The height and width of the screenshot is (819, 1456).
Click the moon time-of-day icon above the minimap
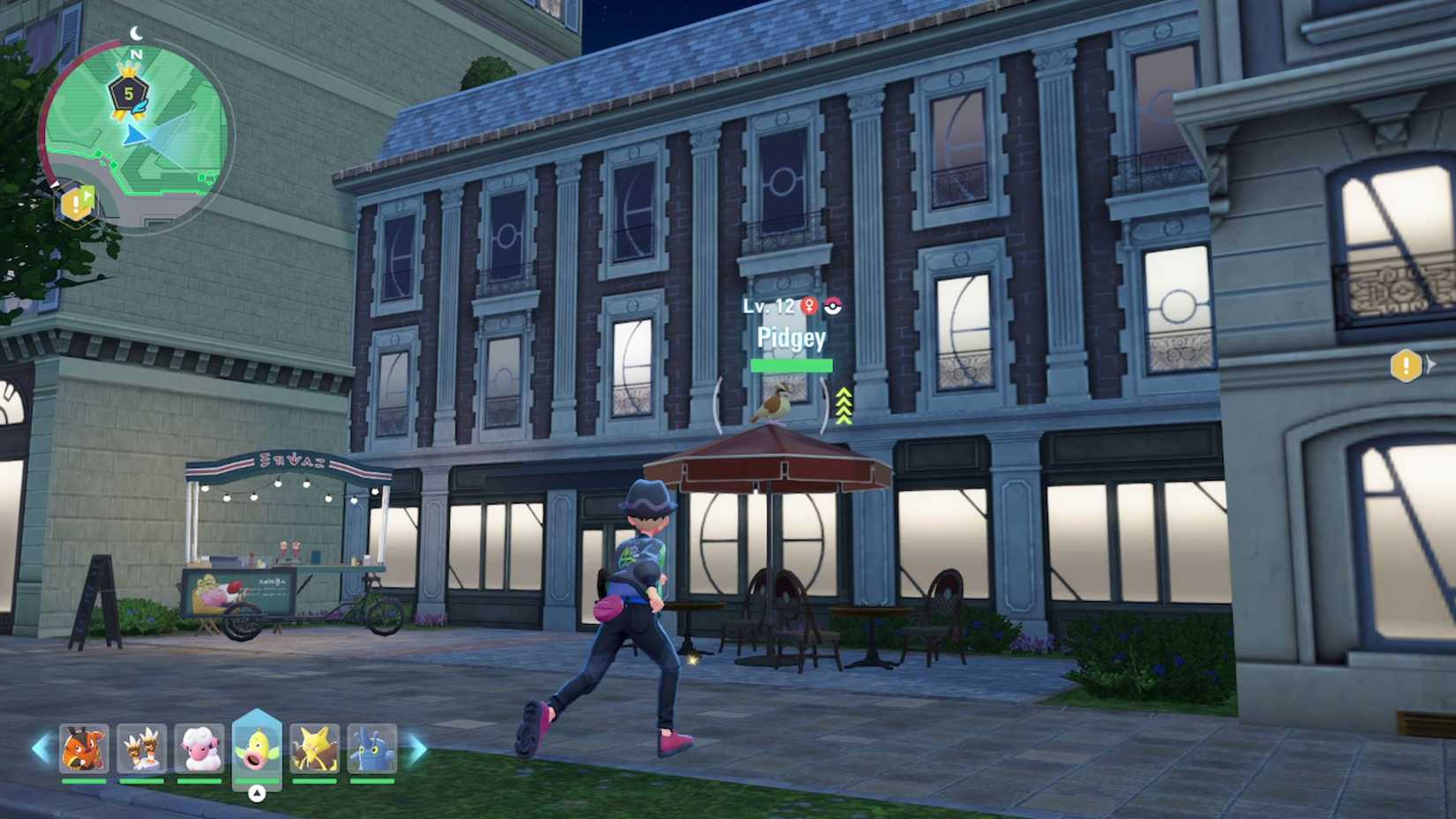(137, 32)
